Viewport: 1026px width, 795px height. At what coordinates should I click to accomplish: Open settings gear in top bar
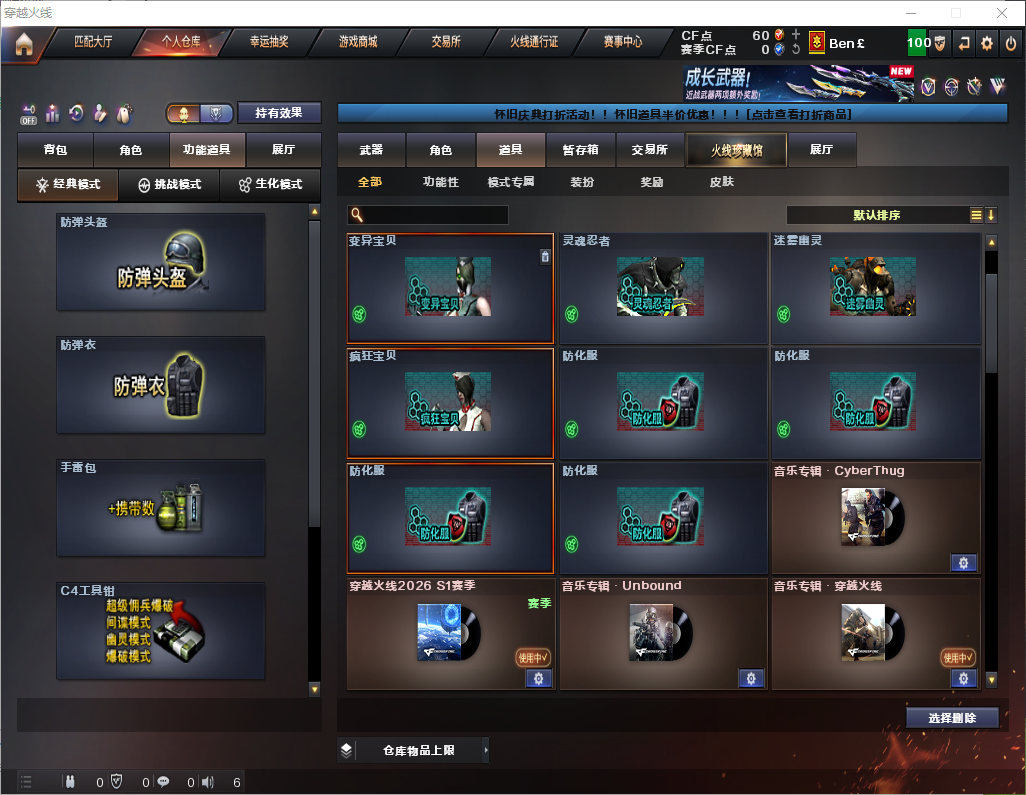(x=987, y=43)
